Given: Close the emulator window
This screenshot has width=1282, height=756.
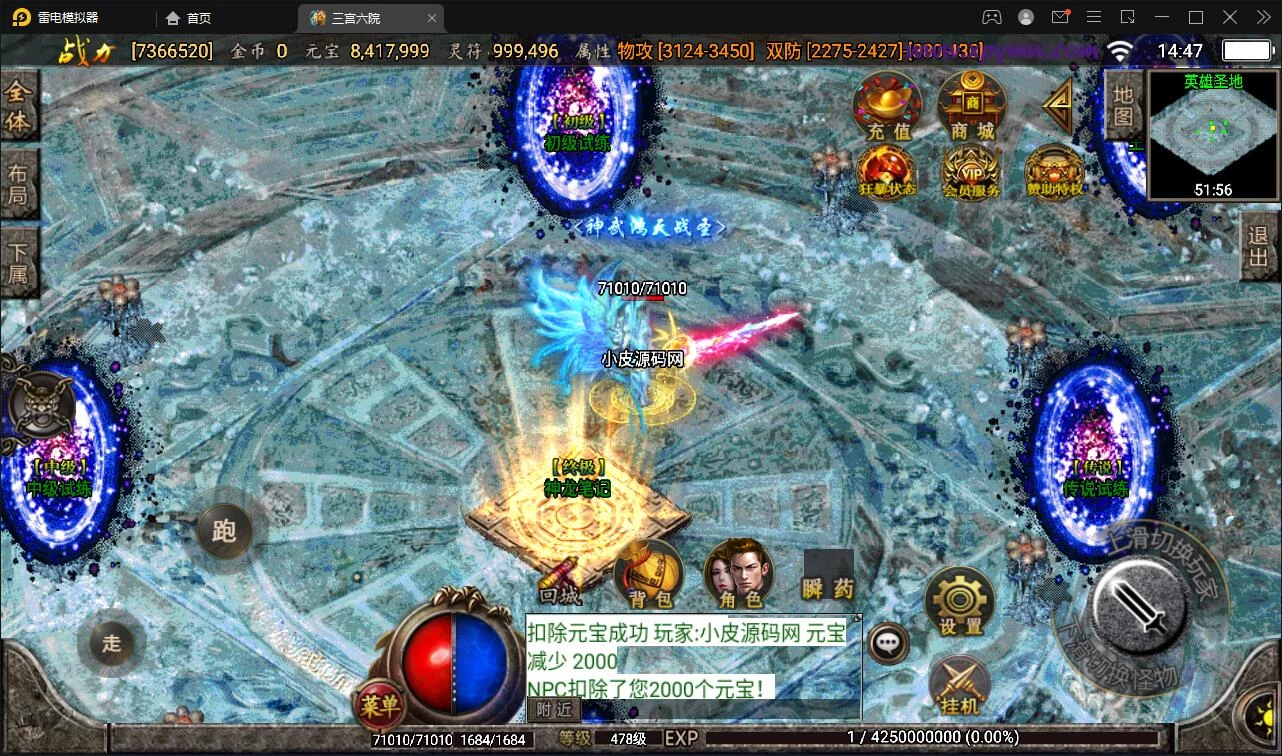Looking at the screenshot, I should 1260,17.
